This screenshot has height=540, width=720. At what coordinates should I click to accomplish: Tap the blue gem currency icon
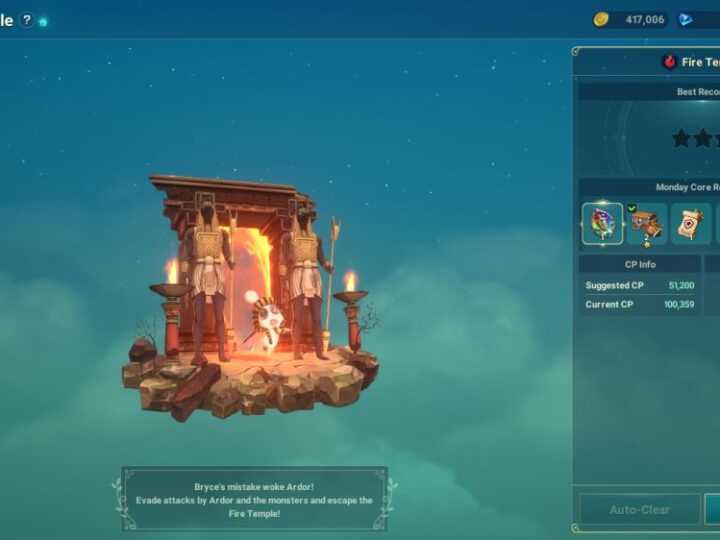685,19
